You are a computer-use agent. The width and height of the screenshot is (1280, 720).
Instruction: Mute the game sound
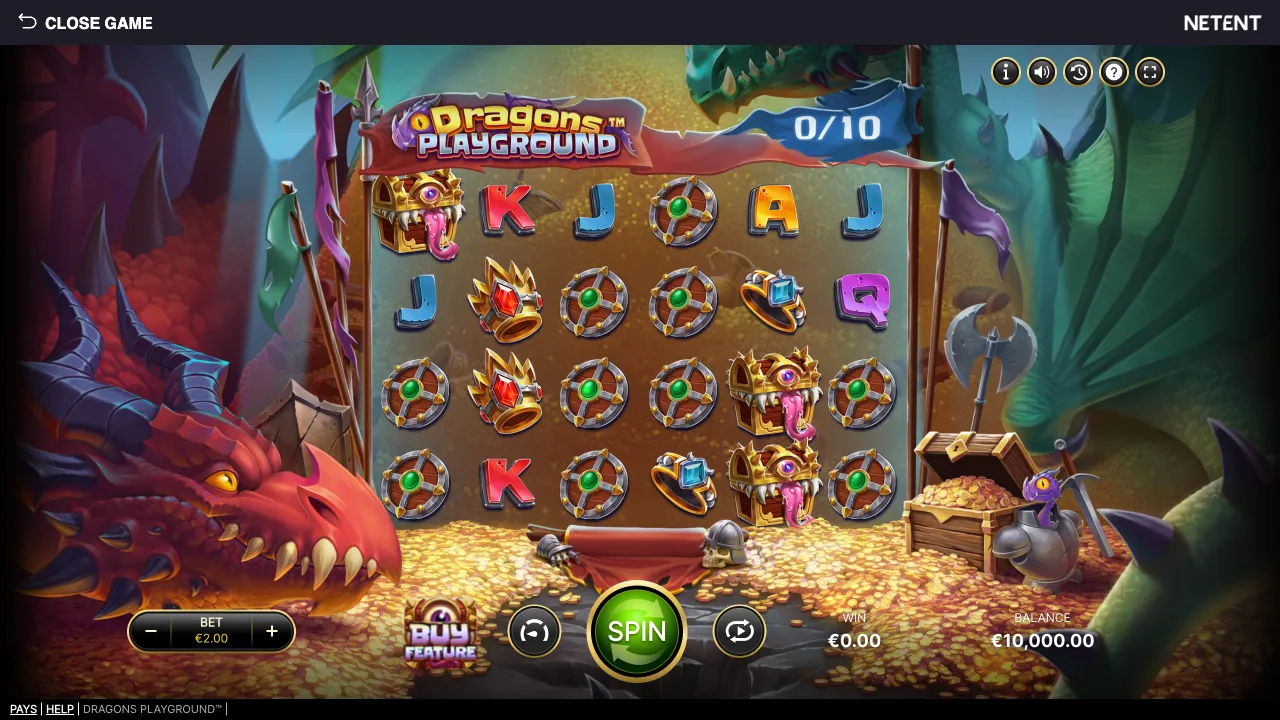click(x=1041, y=72)
